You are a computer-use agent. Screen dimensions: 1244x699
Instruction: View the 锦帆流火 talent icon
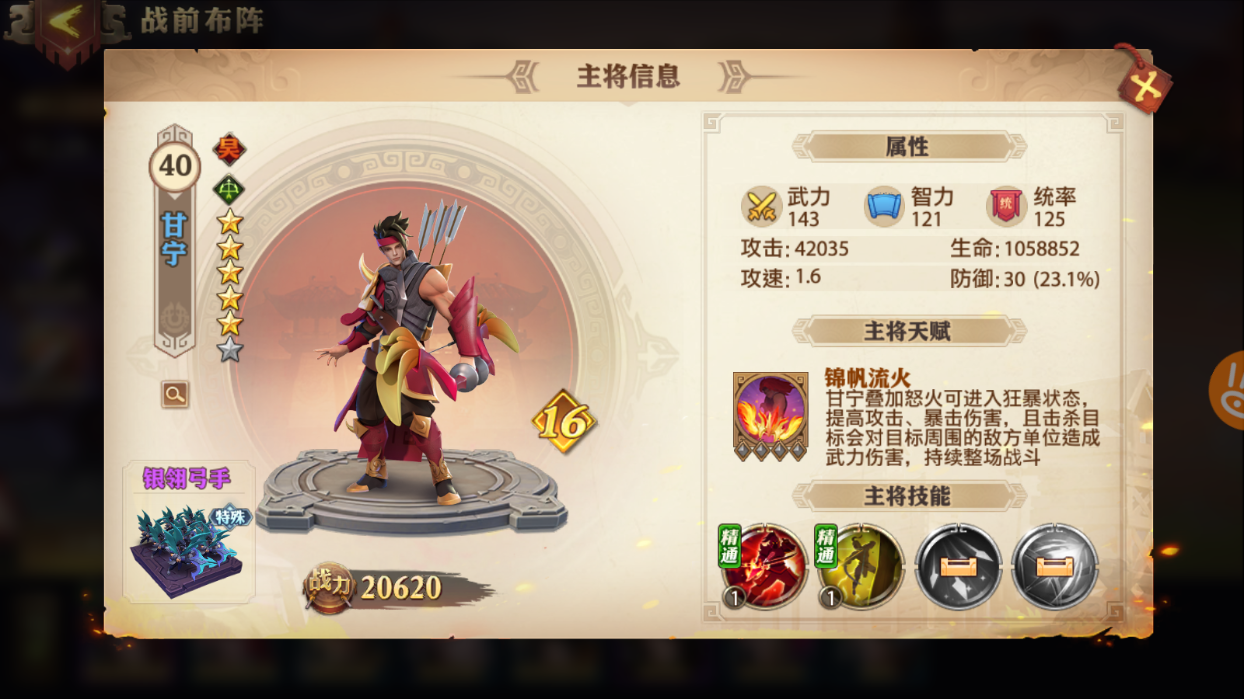tap(770, 415)
